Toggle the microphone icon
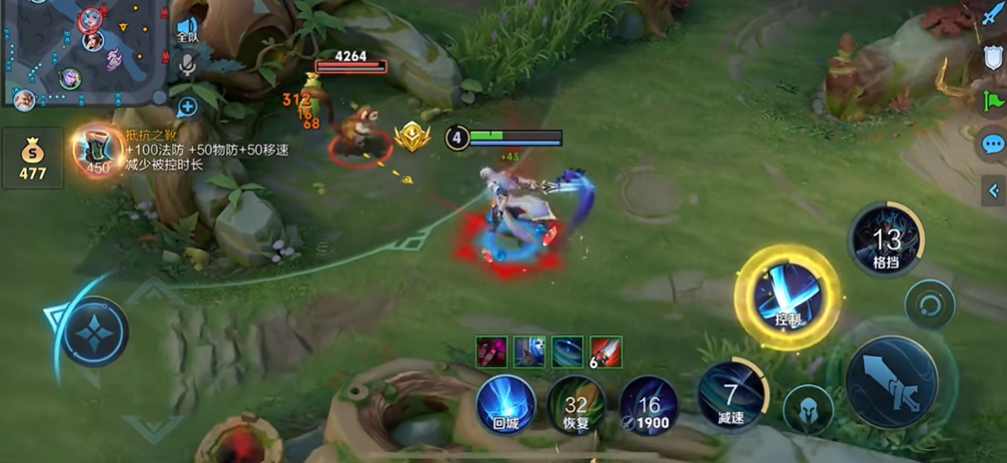Image resolution: width=1007 pixels, height=463 pixels. click(x=187, y=66)
